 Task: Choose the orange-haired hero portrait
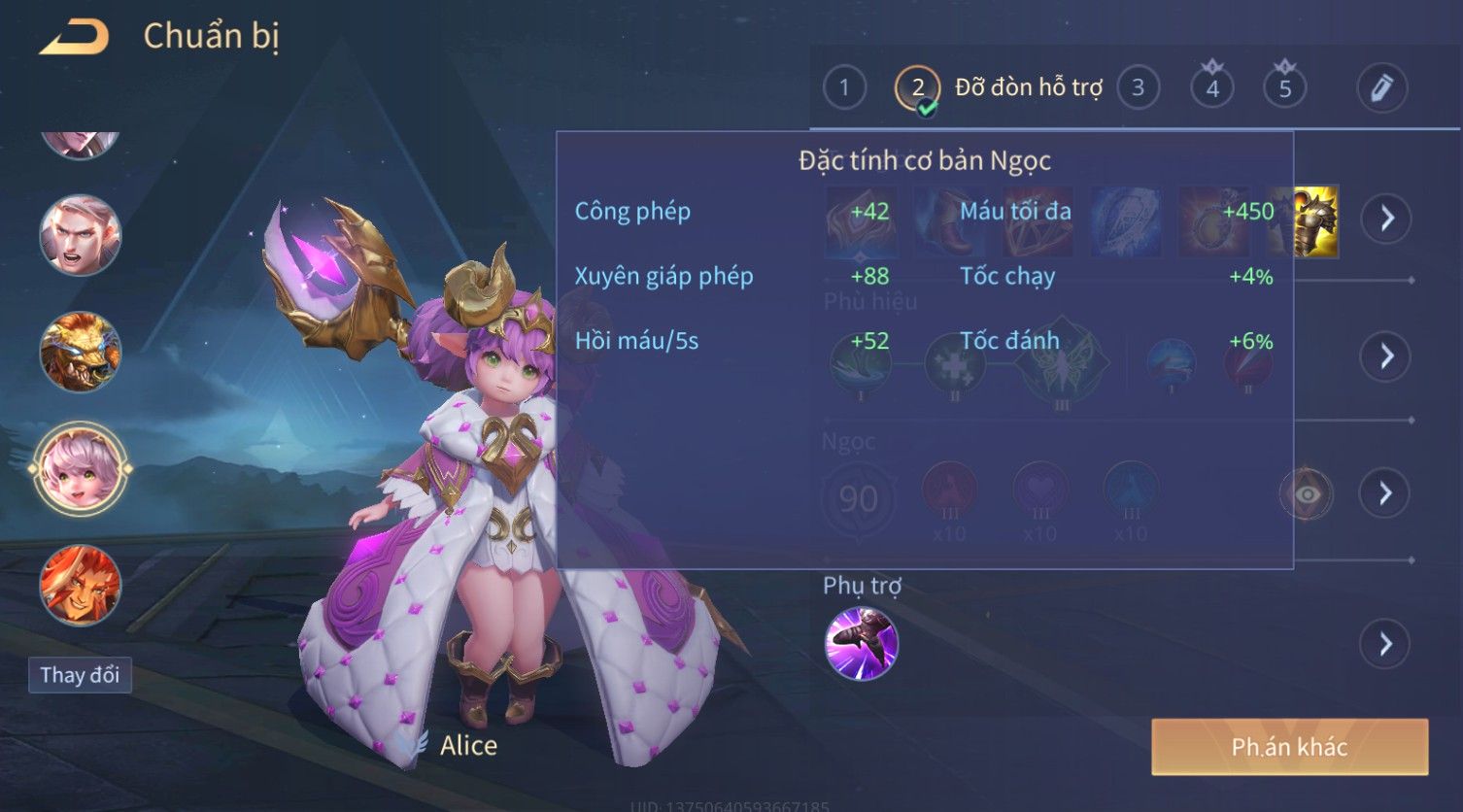tap(81, 585)
